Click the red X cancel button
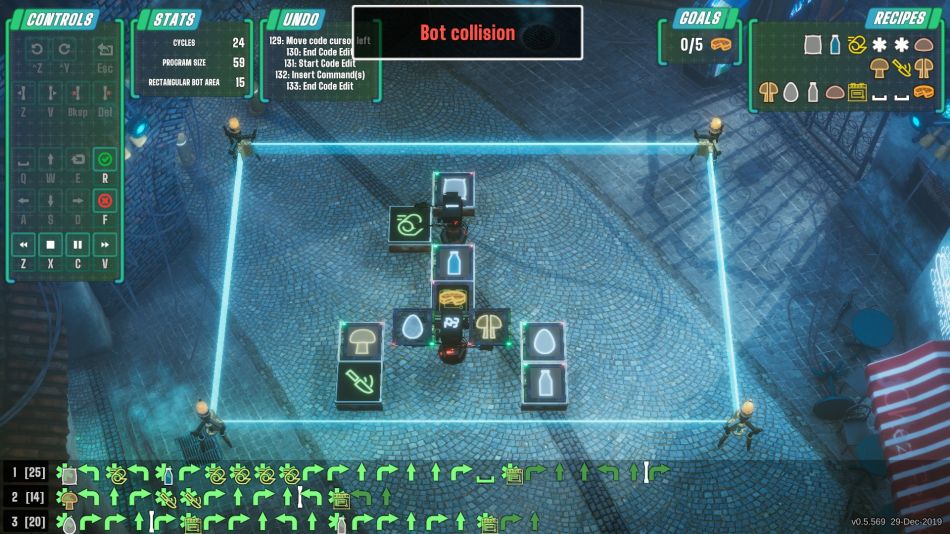 (x=105, y=201)
